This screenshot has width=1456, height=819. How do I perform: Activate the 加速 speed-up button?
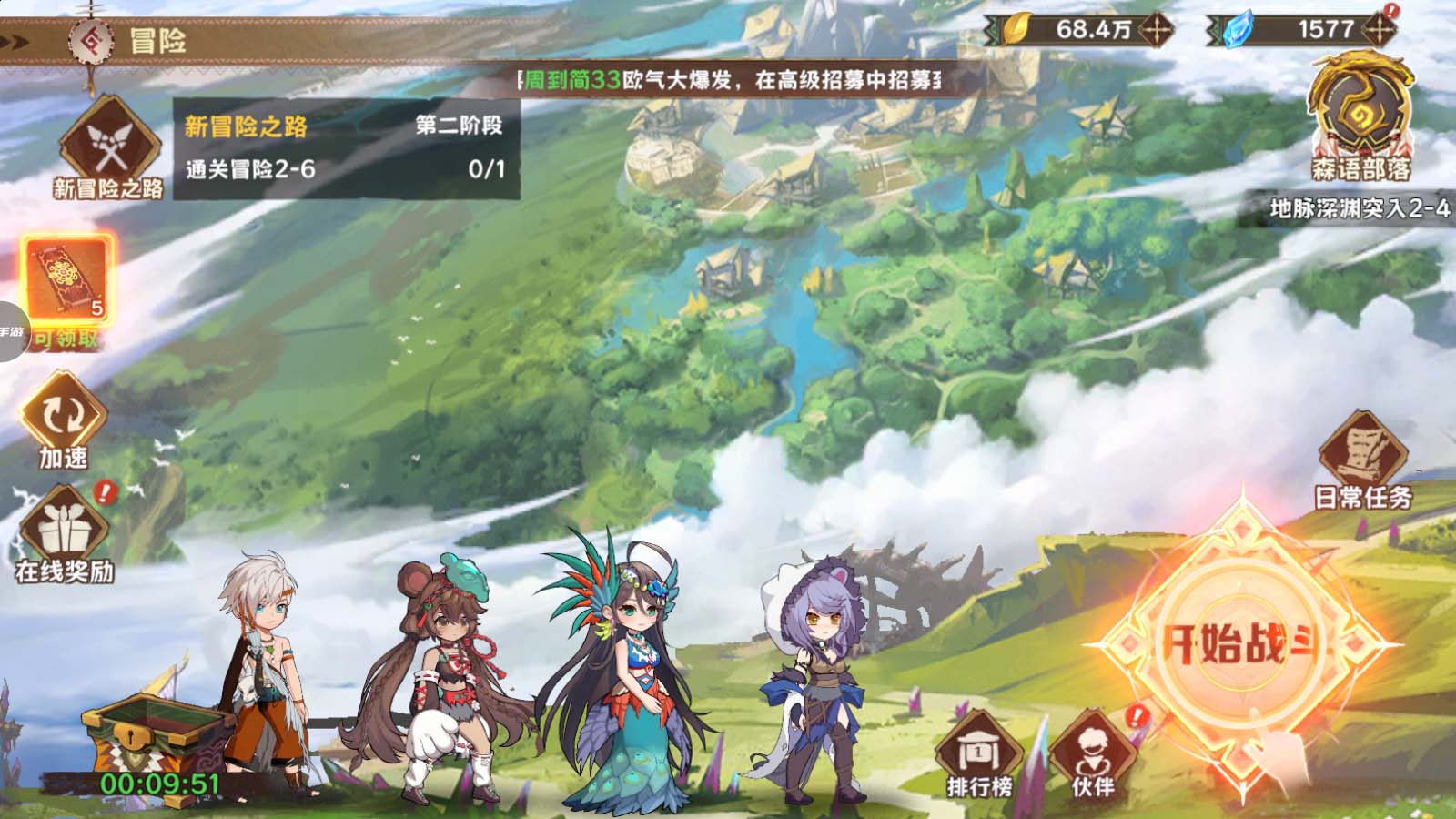click(x=64, y=421)
